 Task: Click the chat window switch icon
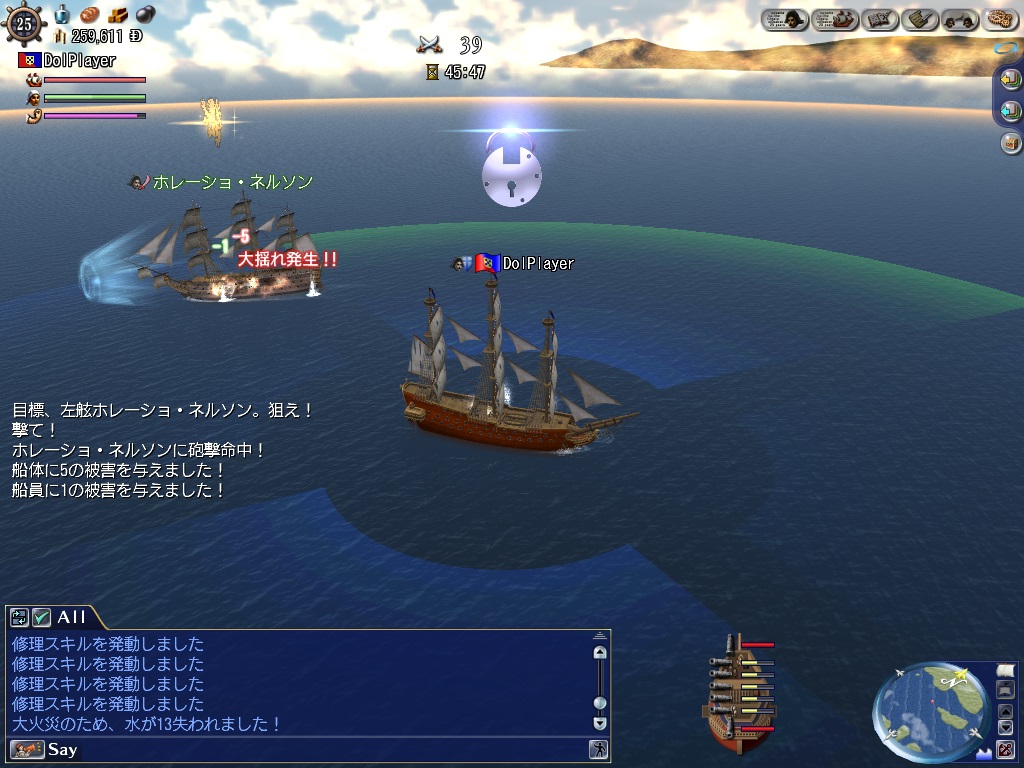pyautogui.click(x=19, y=617)
